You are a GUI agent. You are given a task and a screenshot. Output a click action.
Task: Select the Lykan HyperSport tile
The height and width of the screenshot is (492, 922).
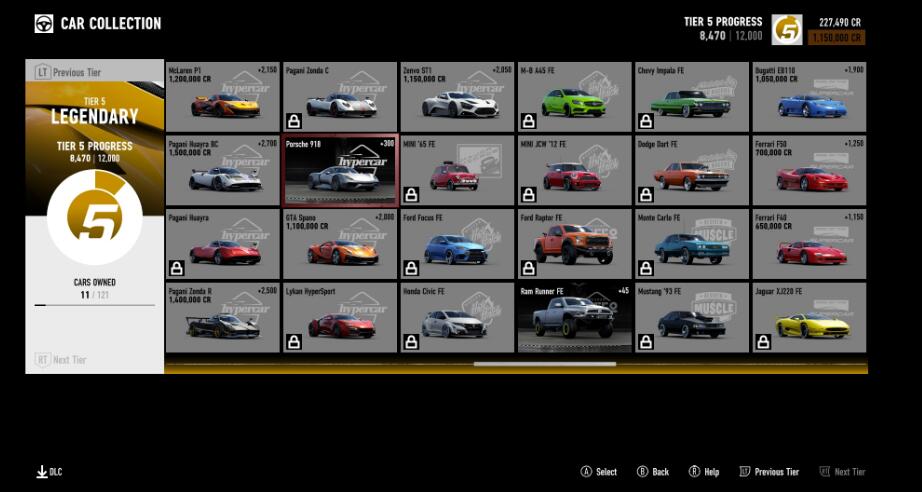coord(340,317)
